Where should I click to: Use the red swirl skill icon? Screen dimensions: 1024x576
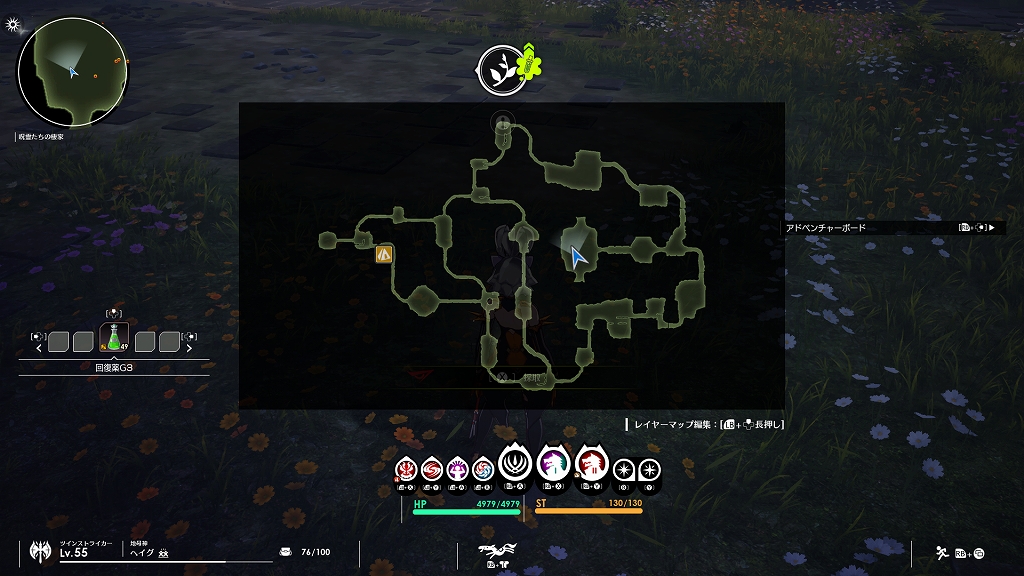coord(432,468)
